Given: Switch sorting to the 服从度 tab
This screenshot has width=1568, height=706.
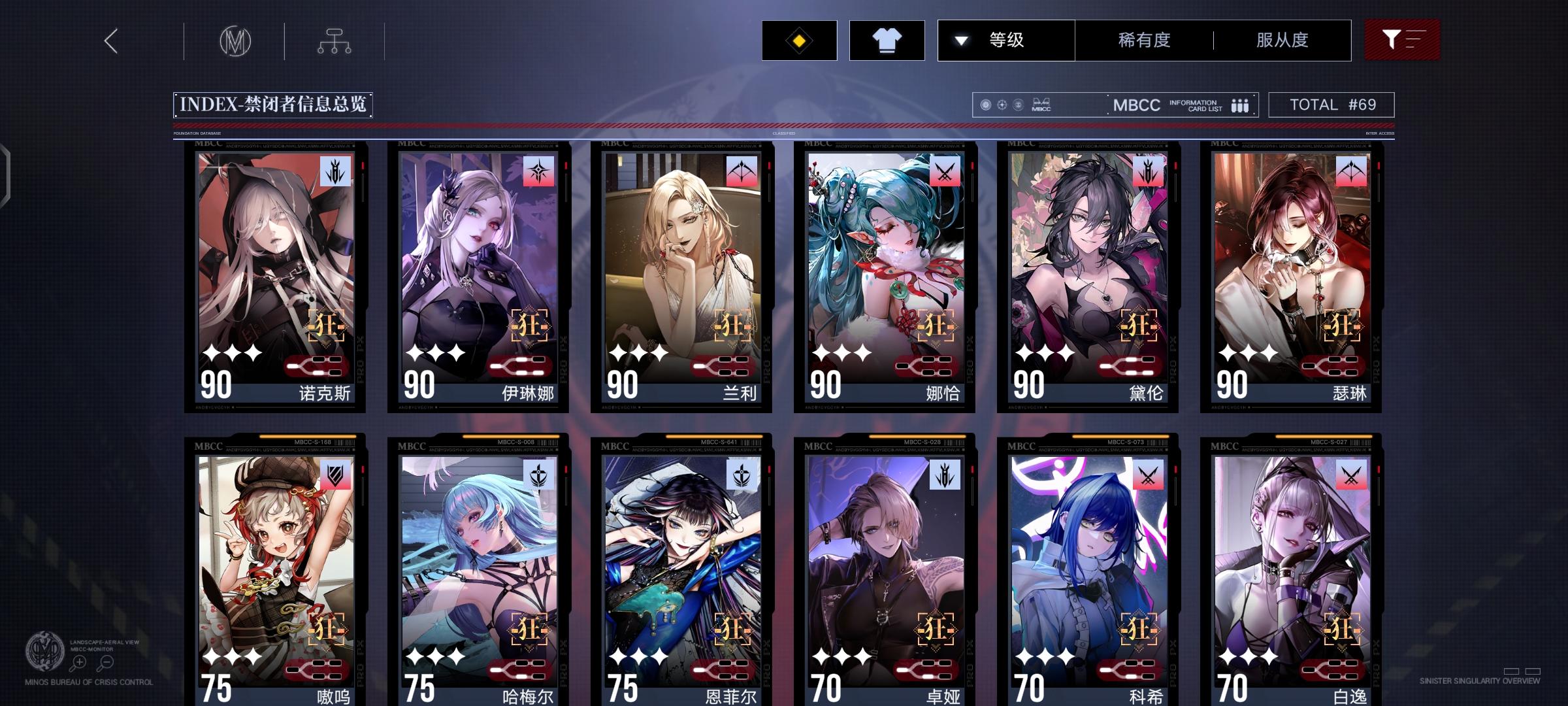Looking at the screenshot, I should pos(1281,40).
